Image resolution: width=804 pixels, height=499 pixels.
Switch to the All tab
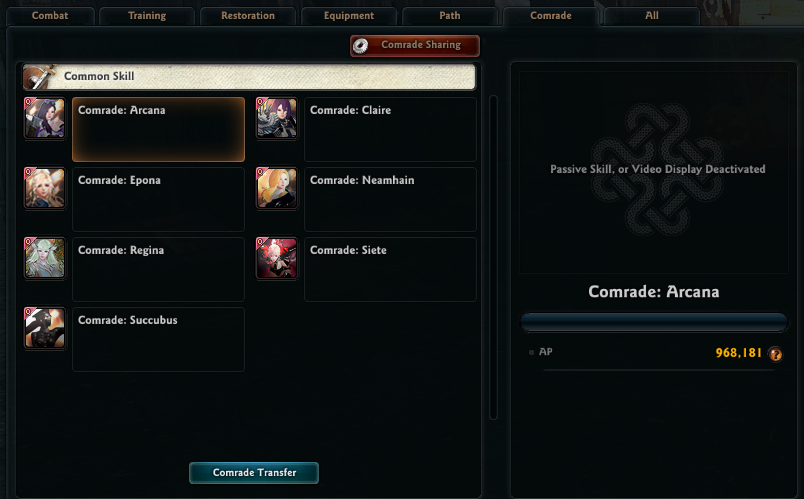tap(651, 16)
